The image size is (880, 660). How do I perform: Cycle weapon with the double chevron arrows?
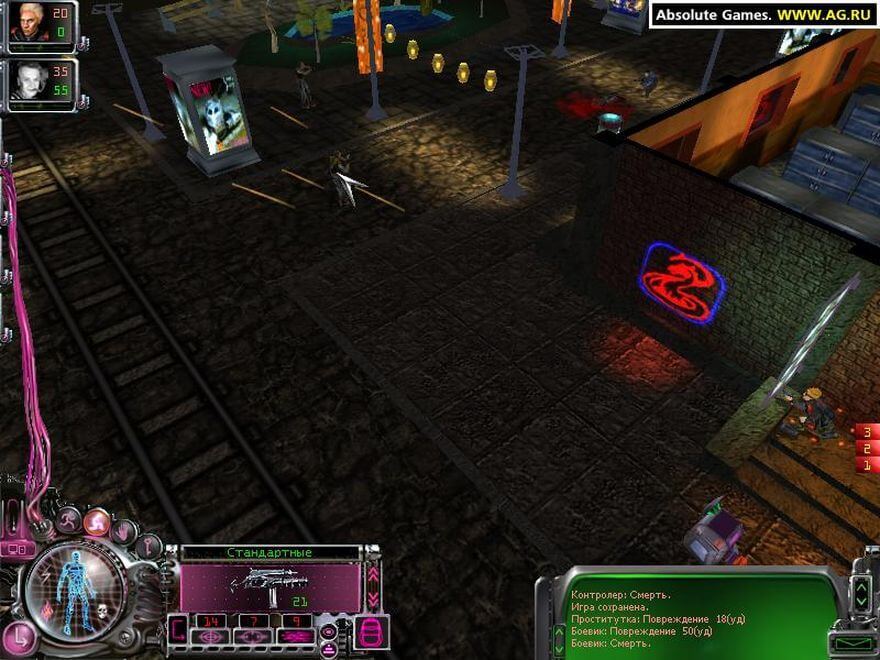tap(373, 586)
